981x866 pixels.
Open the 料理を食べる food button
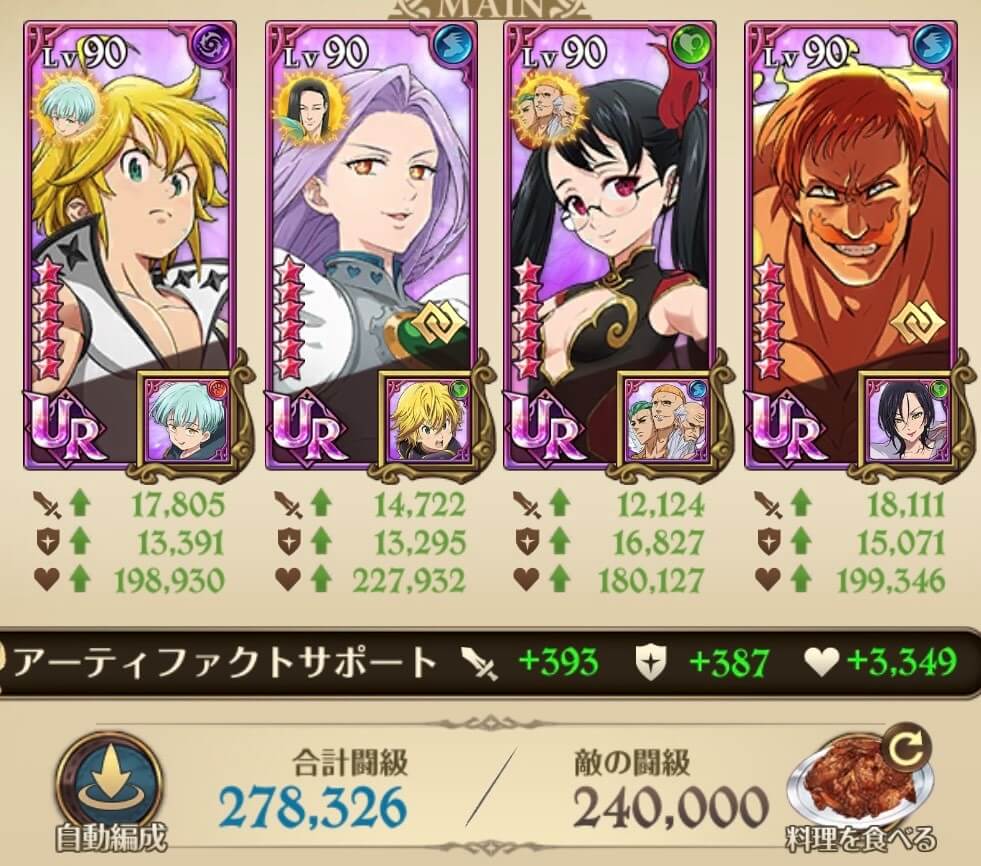(862, 790)
